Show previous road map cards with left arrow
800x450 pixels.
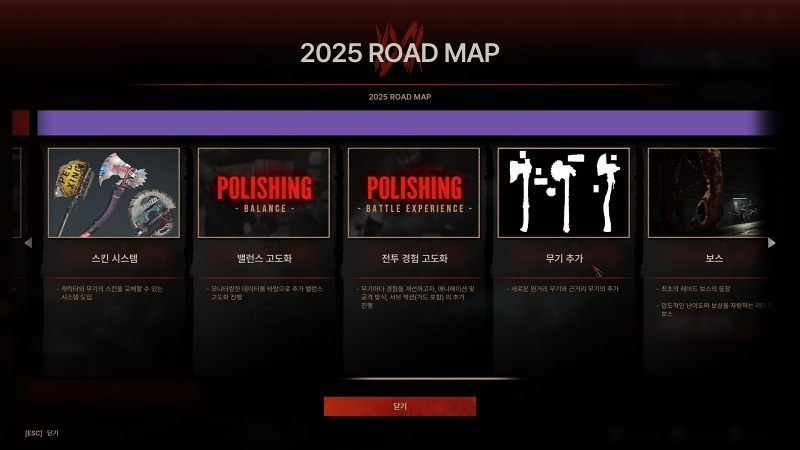coord(28,243)
